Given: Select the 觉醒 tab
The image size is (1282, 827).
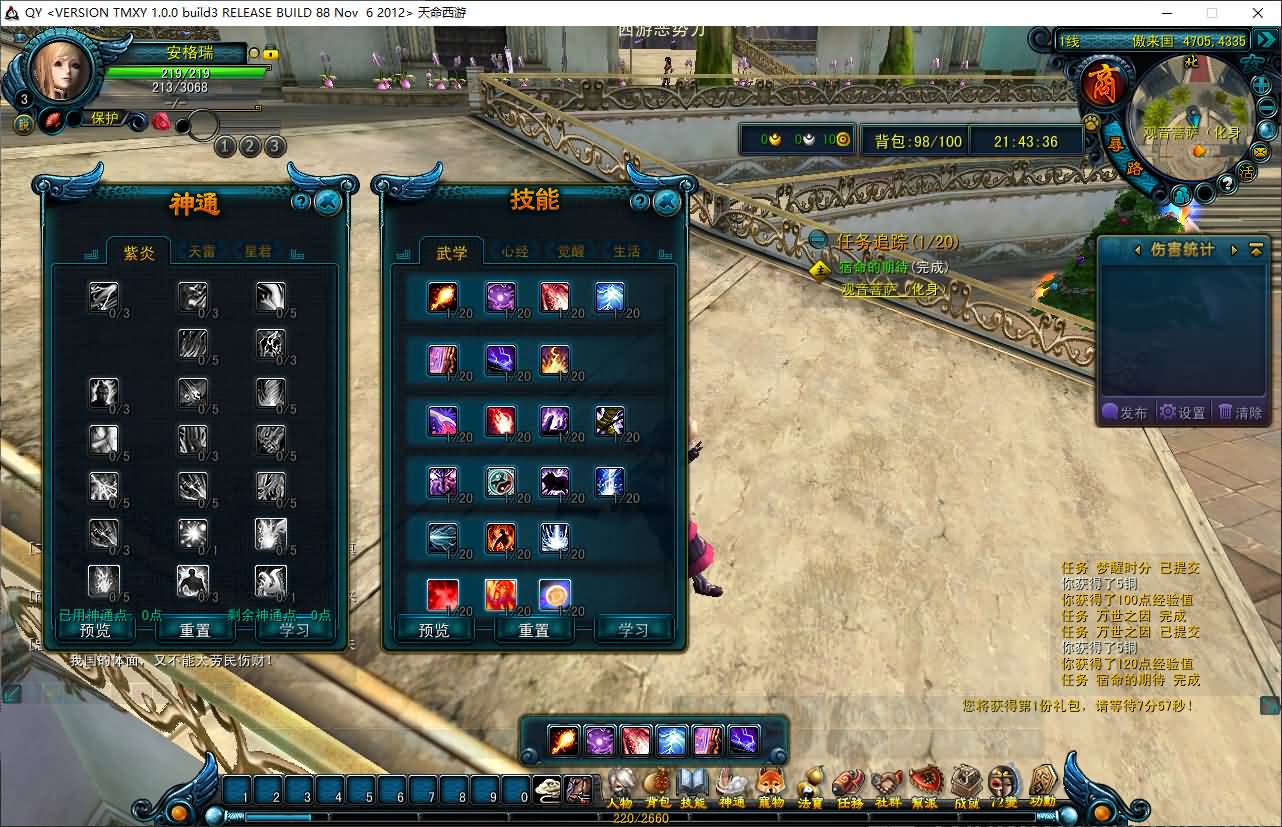Looking at the screenshot, I should 571,252.
